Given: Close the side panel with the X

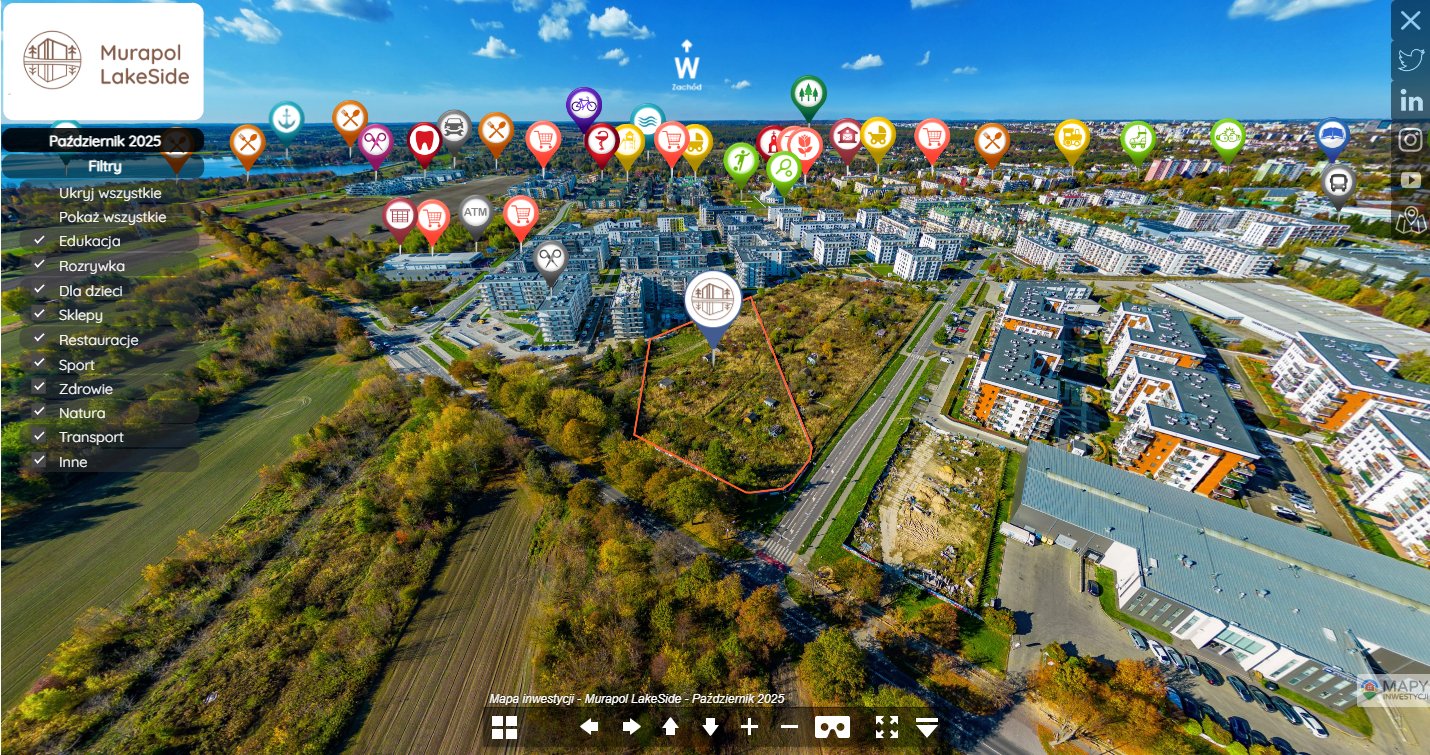Looking at the screenshot, I should pos(1410,20).
